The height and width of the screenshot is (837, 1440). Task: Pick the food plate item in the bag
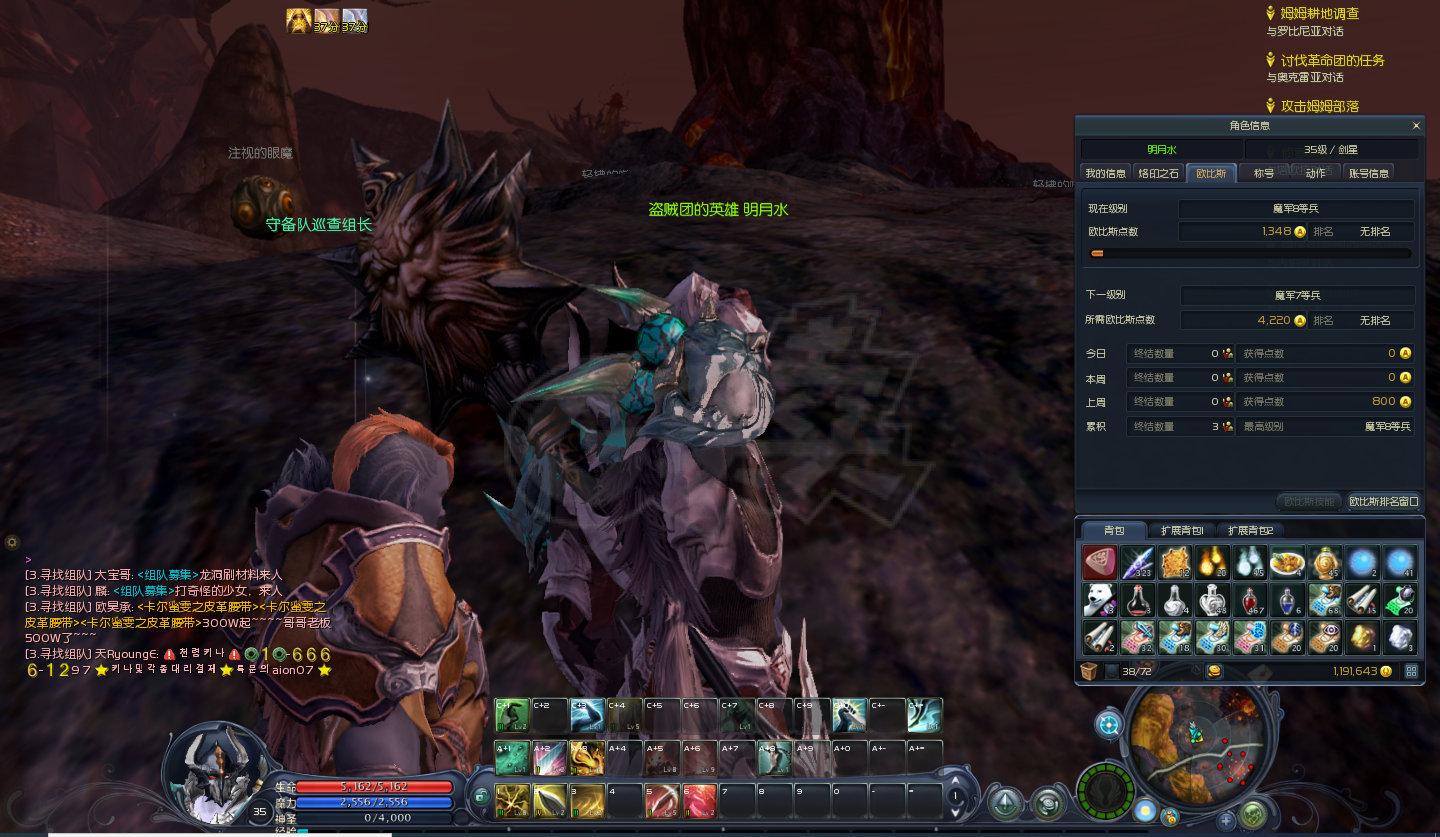[1287, 563]
